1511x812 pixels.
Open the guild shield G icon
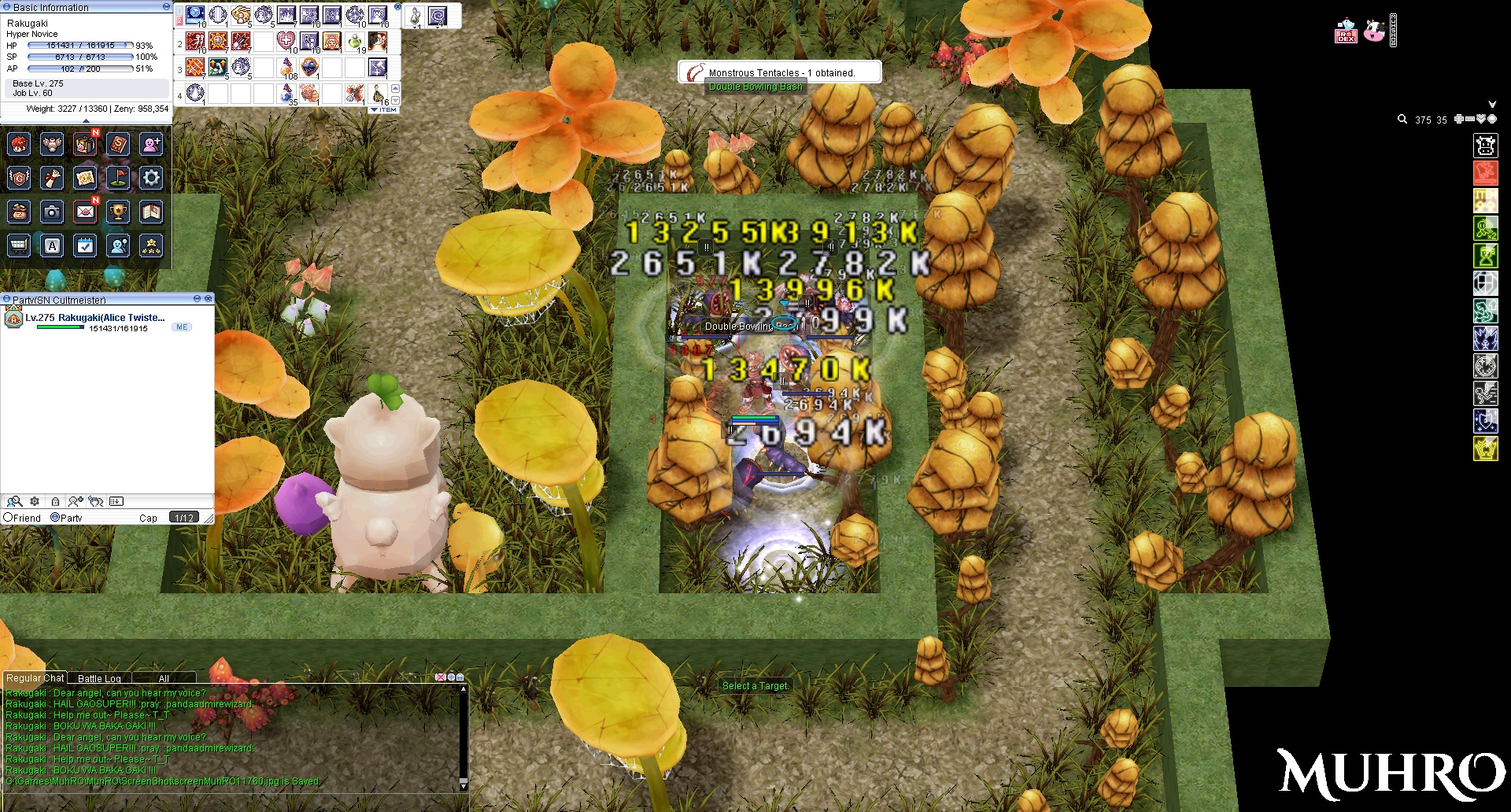tap(19, 178)
